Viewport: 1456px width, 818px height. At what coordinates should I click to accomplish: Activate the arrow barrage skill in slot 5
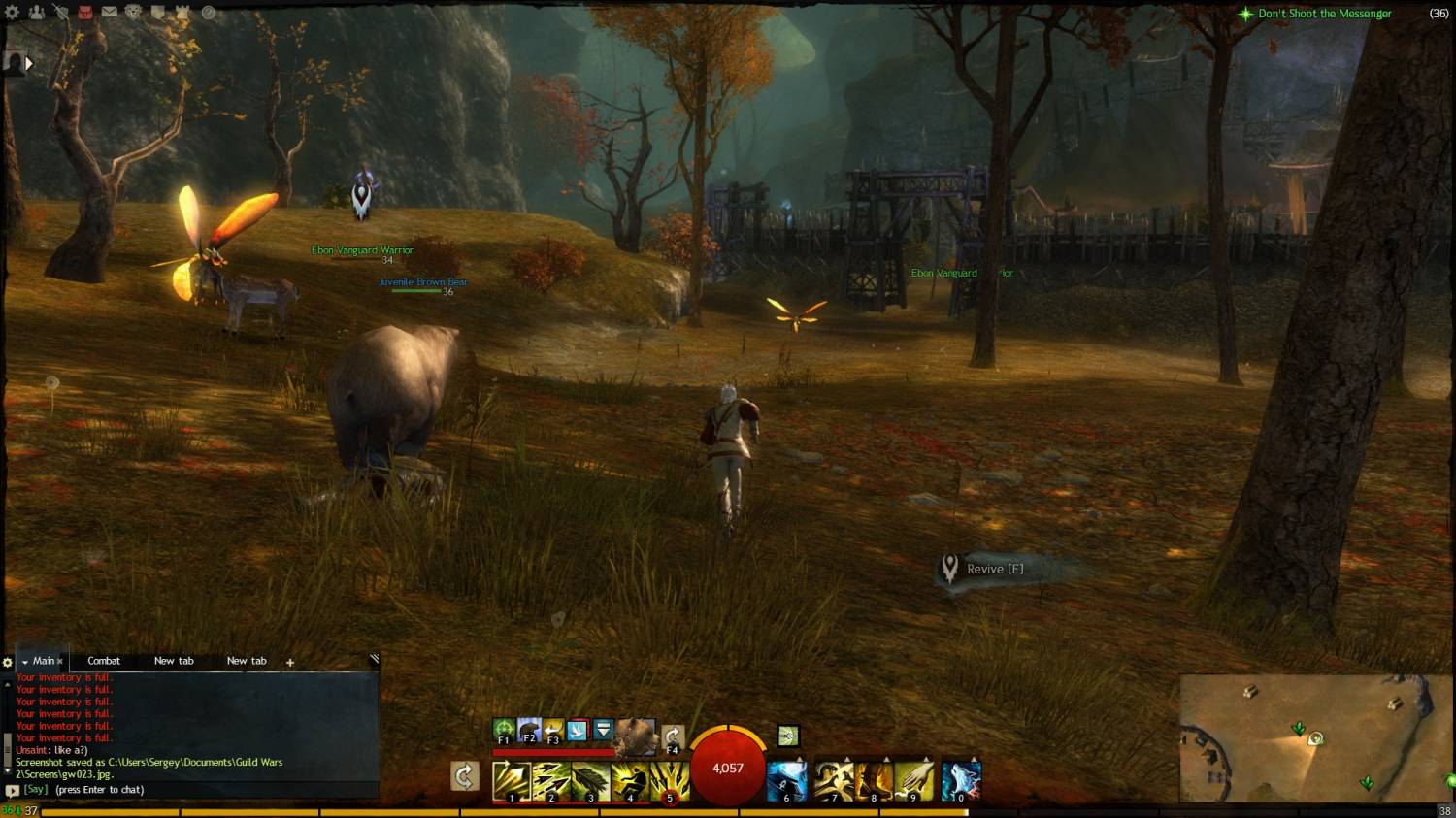[x=670, y=781]
